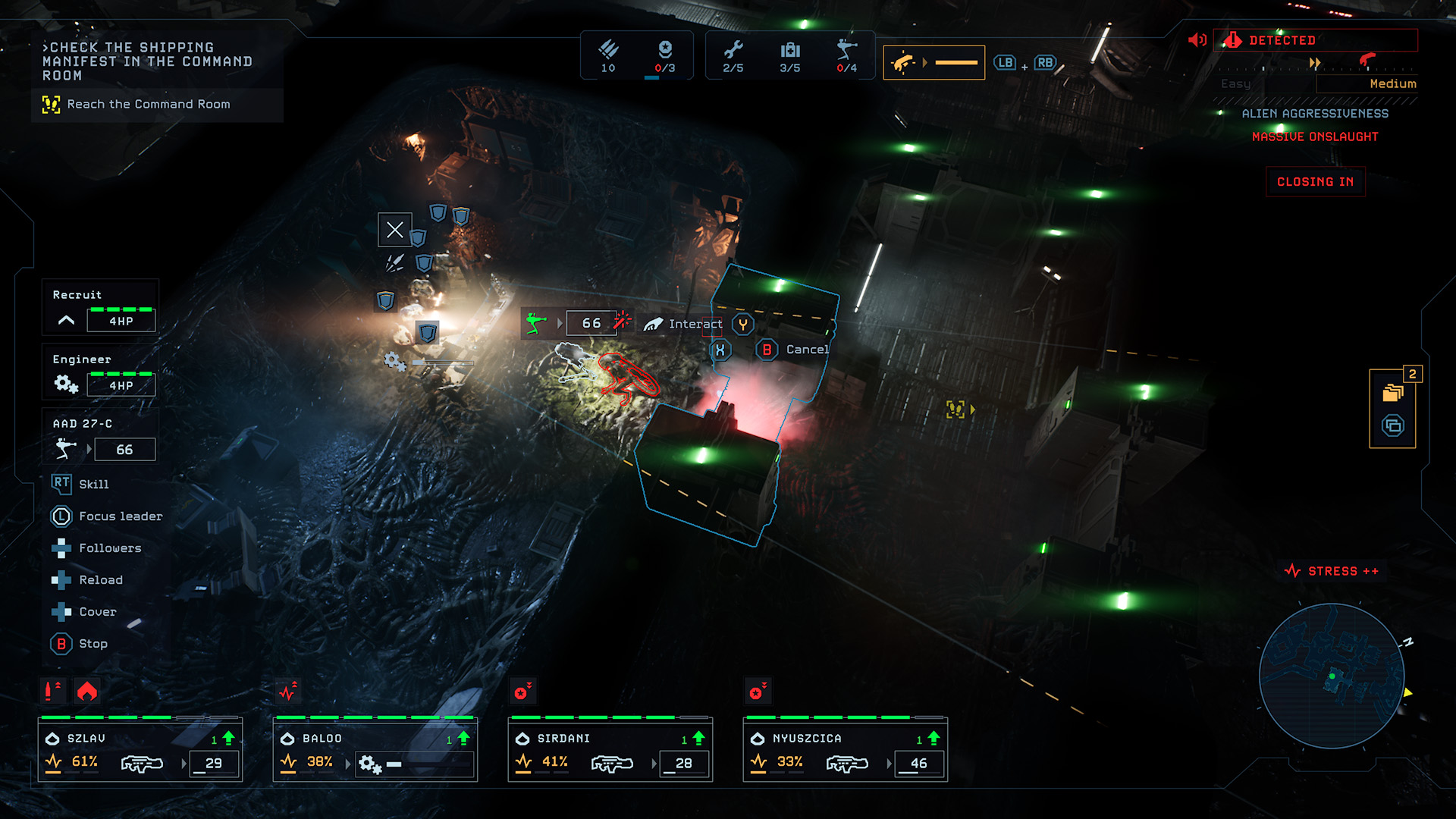Viewport: 1456px width, 819px height.
Task: Select marine Sirdani's squad card
Action: [x=610, y=751]
